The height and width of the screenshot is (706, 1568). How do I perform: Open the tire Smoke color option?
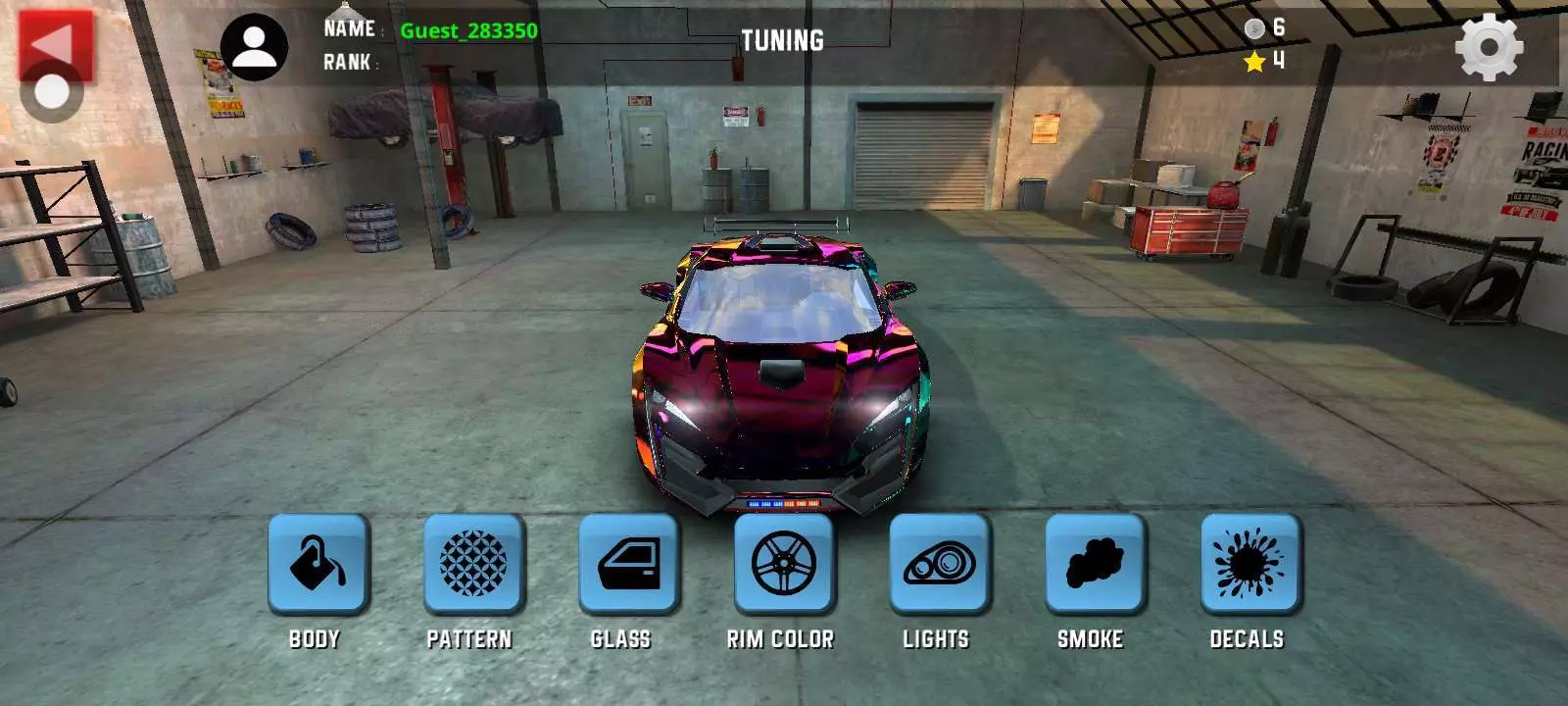(1094, 564)
